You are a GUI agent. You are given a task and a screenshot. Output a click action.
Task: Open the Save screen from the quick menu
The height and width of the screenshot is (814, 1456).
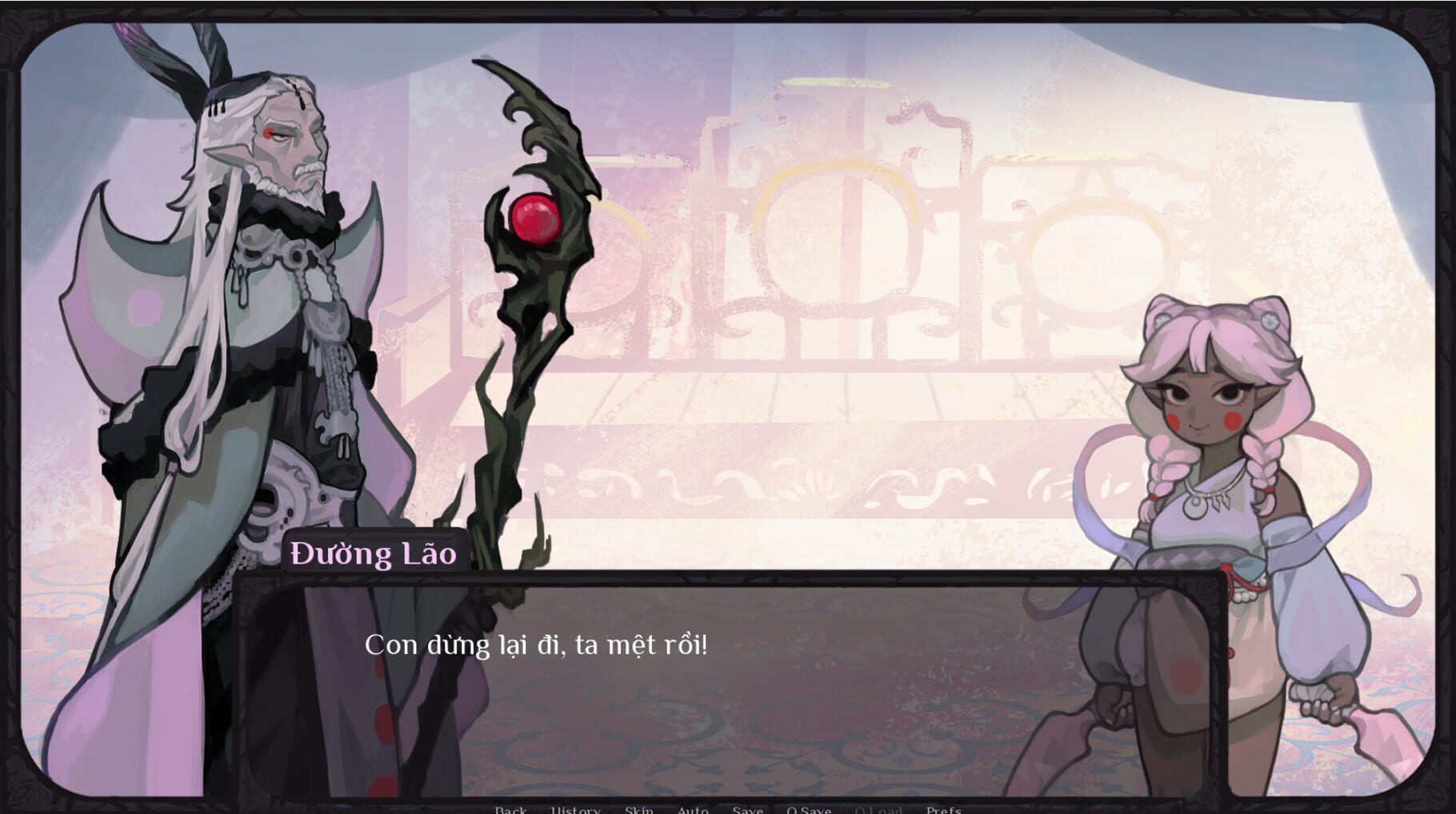[748, 810]
